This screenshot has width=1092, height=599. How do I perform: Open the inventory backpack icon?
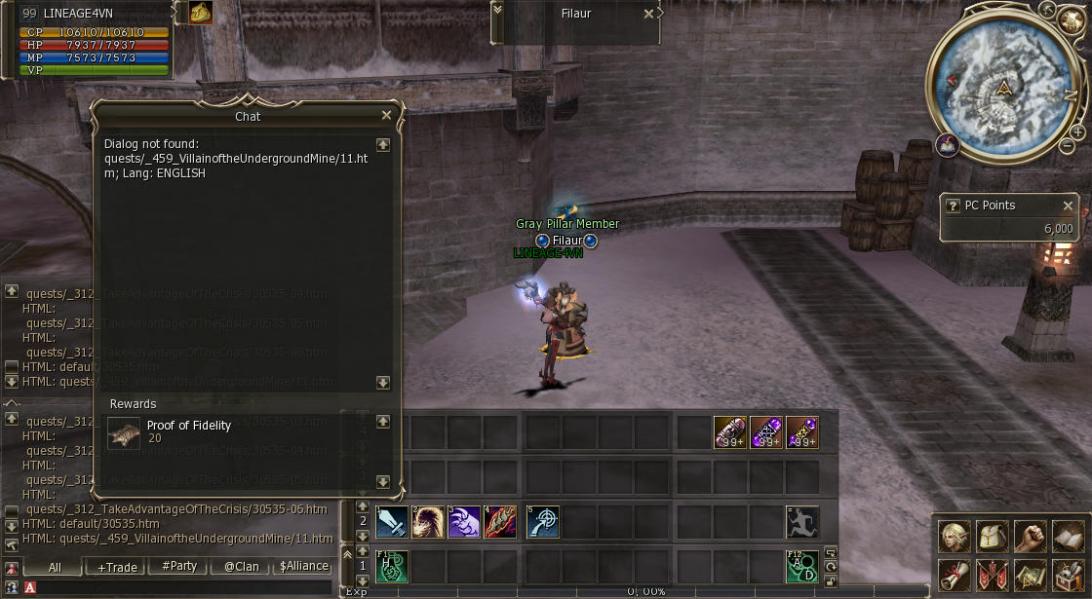pyautogui.click(x=991, y=537)
